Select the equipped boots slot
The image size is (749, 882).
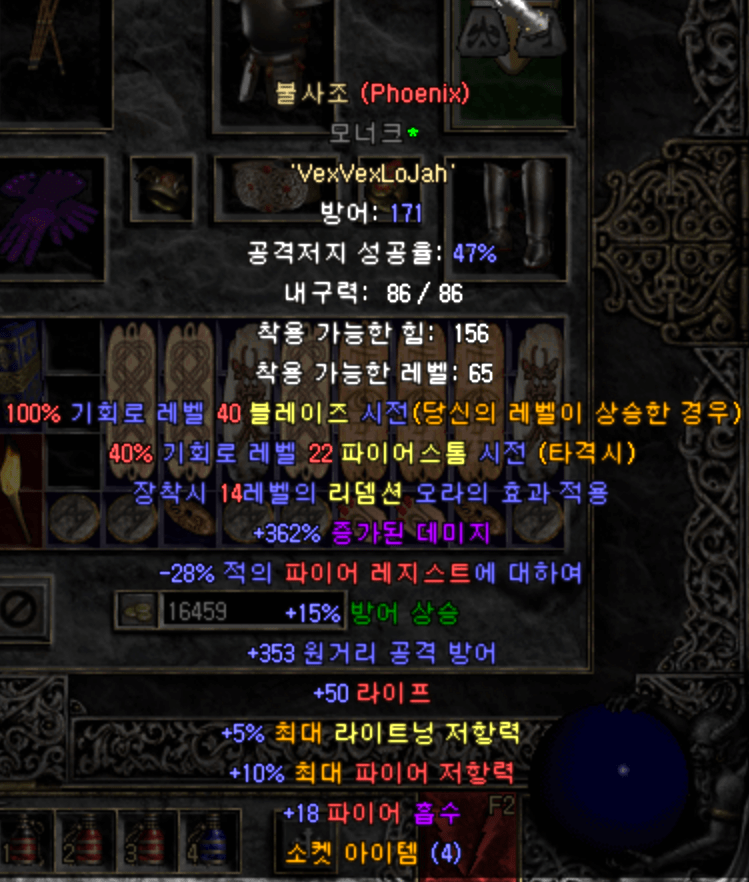tap(517, 213)
